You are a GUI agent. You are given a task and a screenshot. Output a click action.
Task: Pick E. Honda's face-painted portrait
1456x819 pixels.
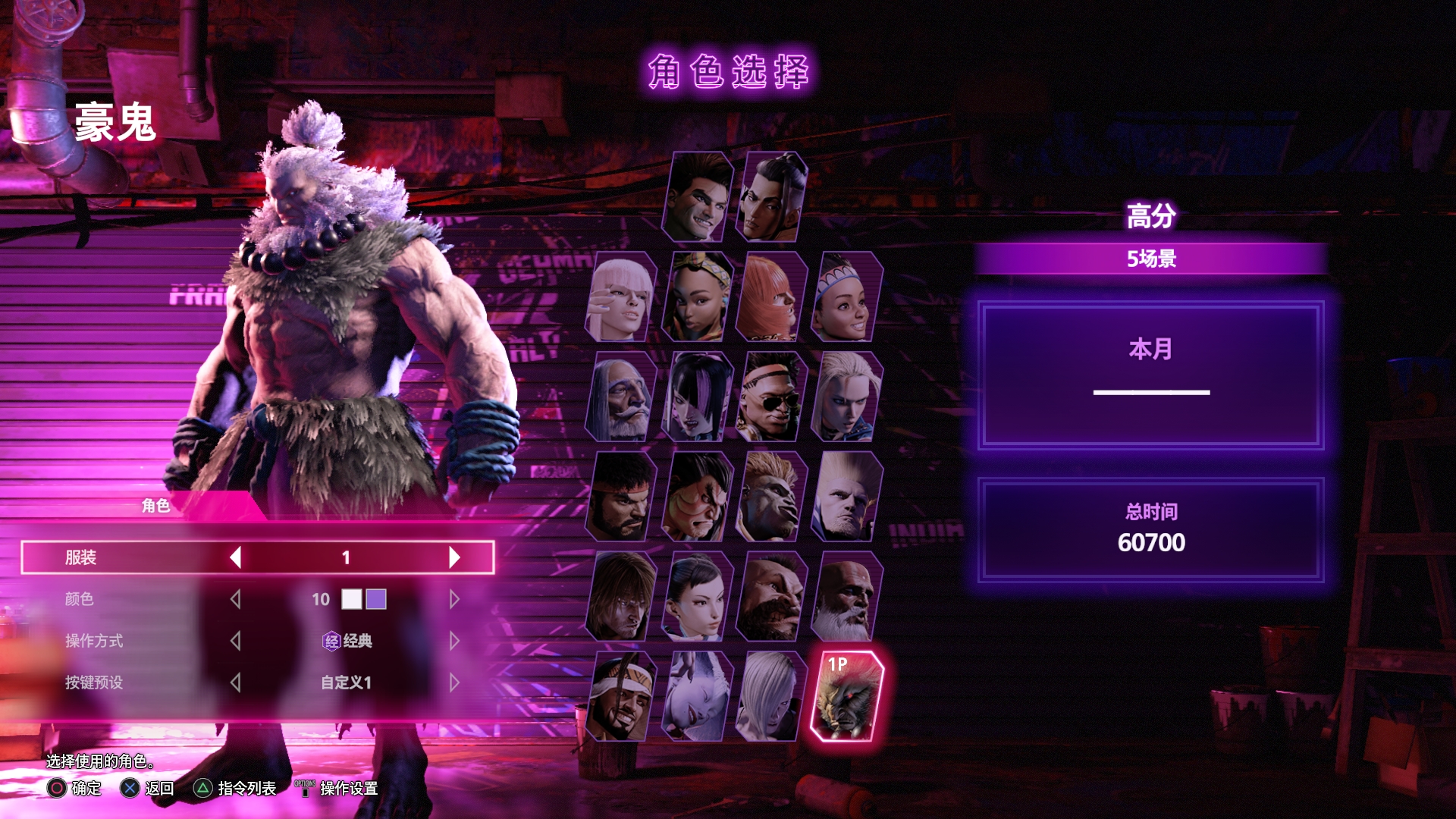click(698, 497)
